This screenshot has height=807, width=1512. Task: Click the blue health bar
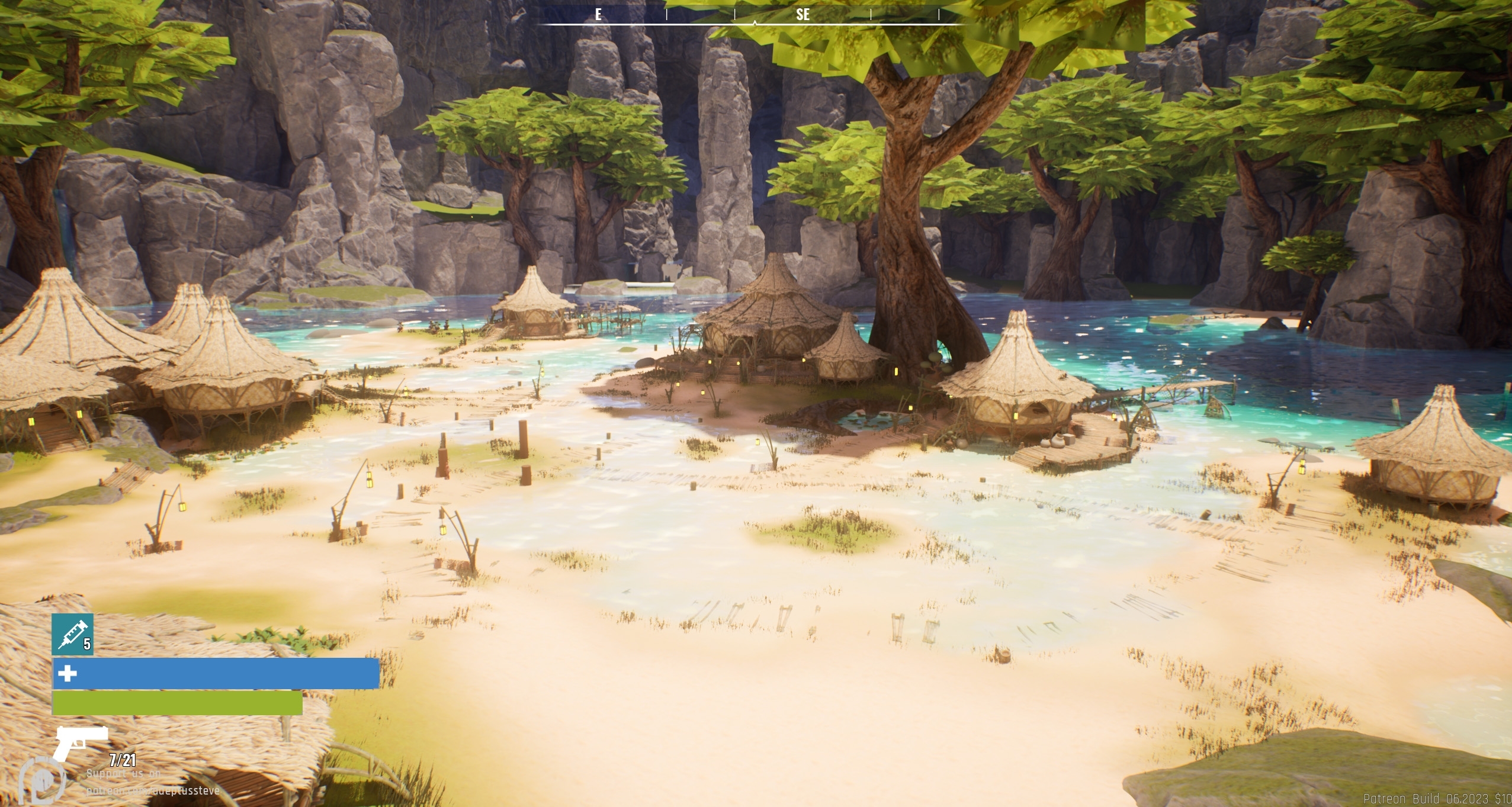click(x=213, y=674)
